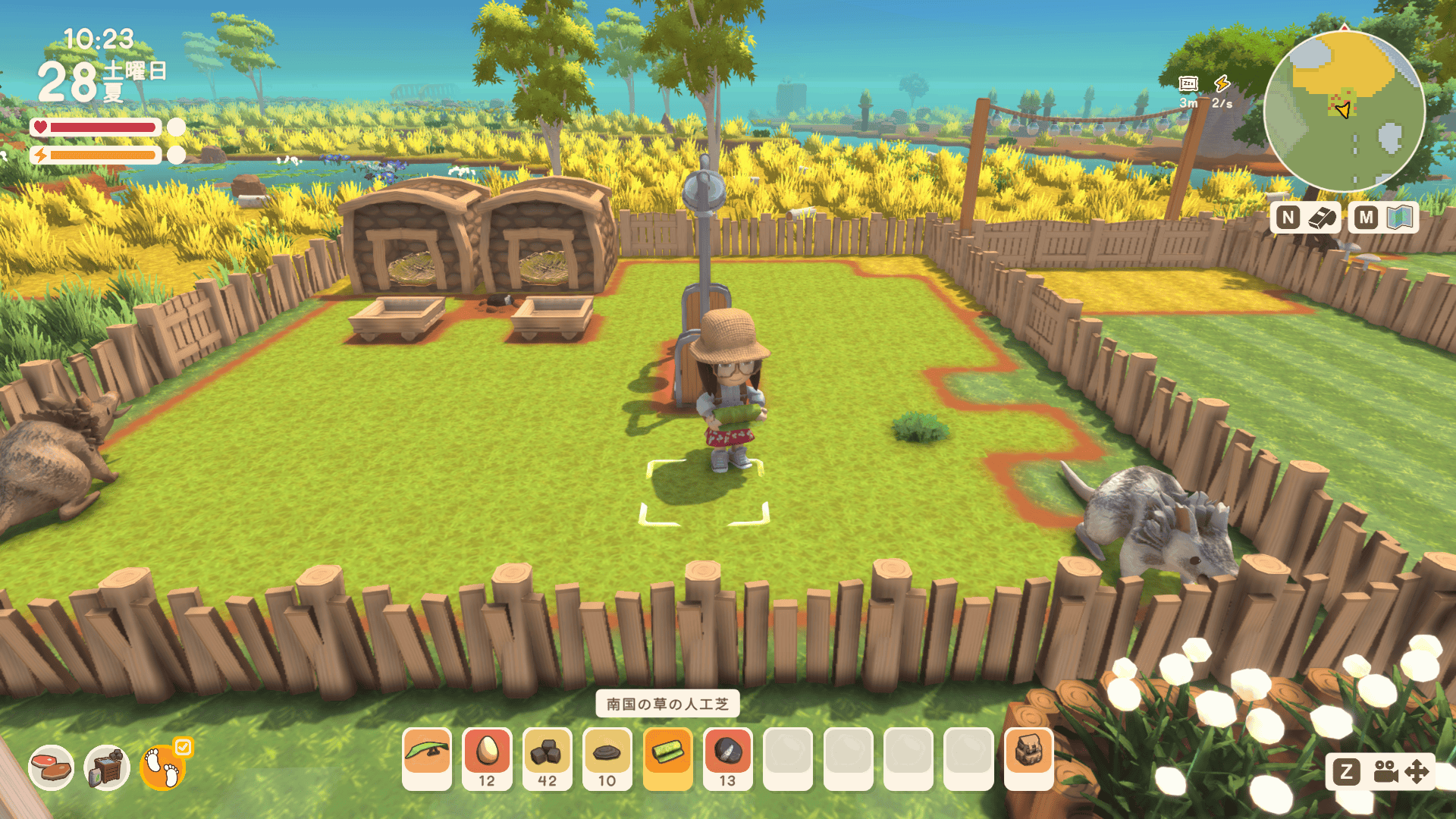Open the backpack inventory
Viewport: 1456px width, 819px height.
(x=1028, y=758)
